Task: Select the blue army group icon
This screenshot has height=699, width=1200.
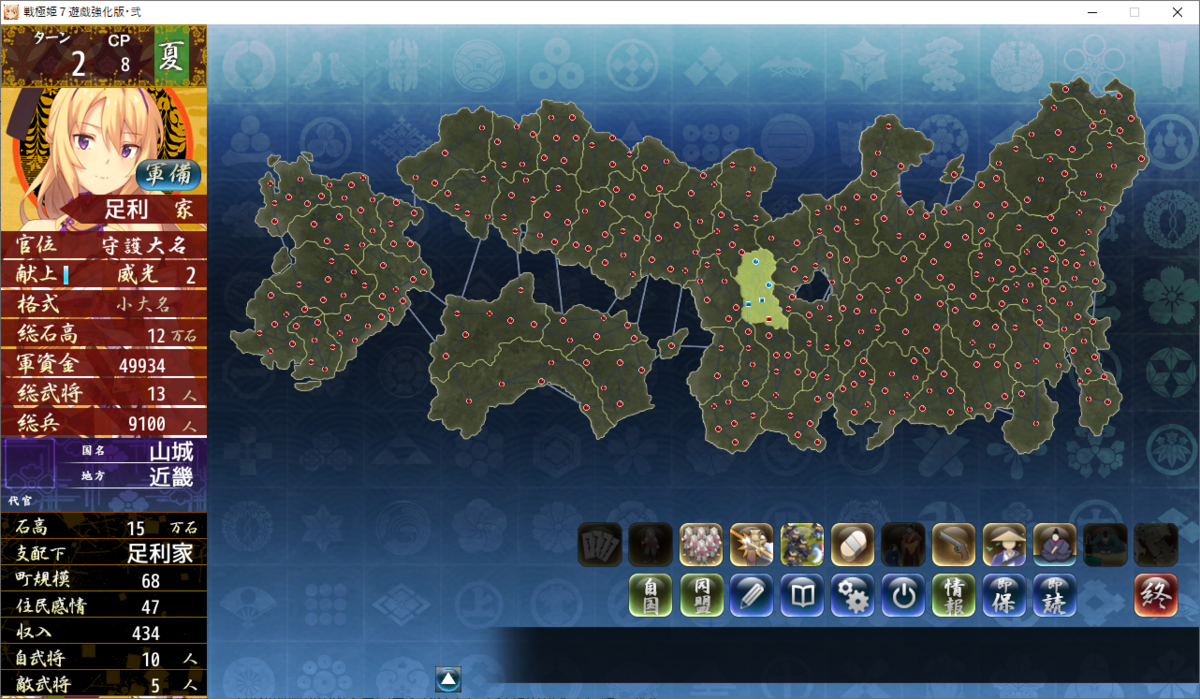Action: 802,544
